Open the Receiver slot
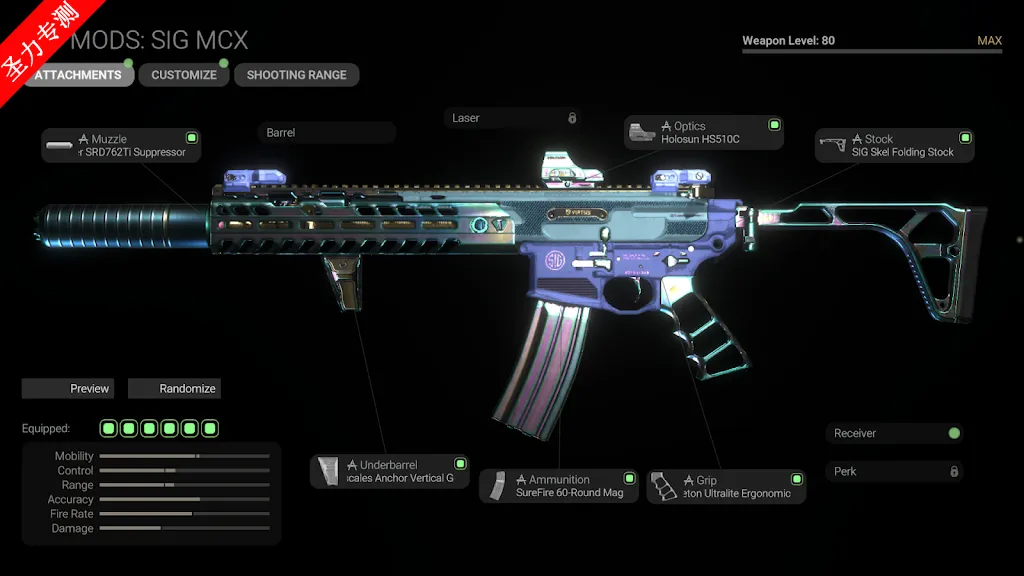Image resolution: width=1024 pixels, height=576 pixels. tap(894, 433)
